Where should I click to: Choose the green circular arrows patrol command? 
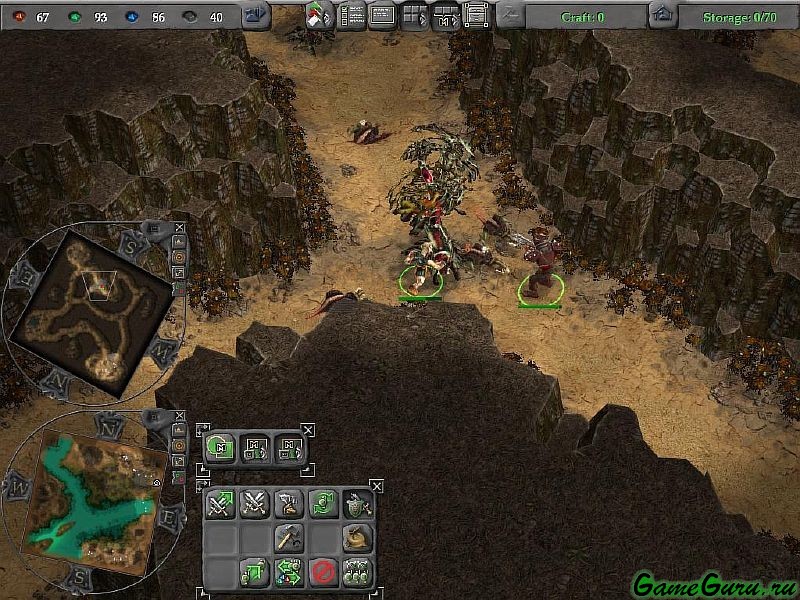pyautogui.click(x=322, y=504)
